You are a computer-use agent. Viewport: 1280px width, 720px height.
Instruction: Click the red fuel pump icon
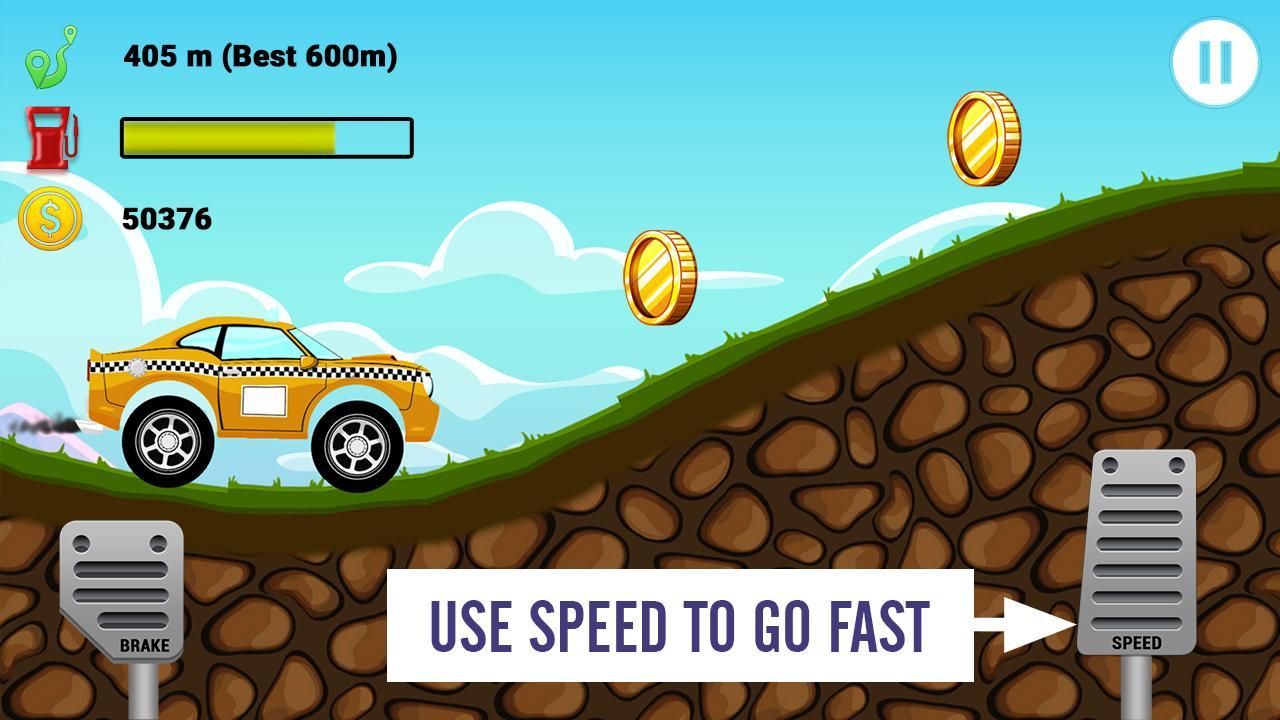click(x=51, y=138)
